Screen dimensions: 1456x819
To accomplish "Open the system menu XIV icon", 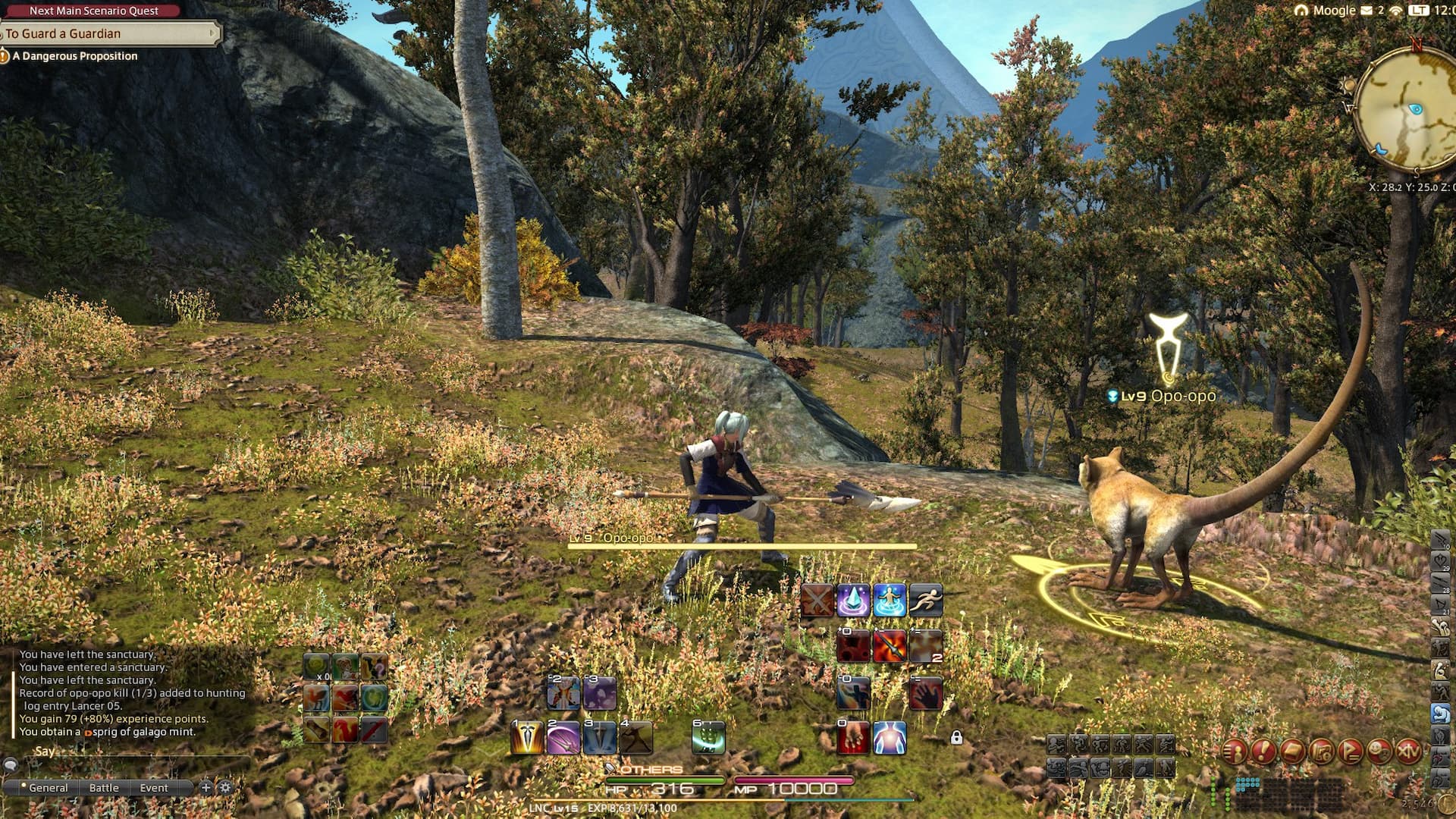I will (1408, 751).
